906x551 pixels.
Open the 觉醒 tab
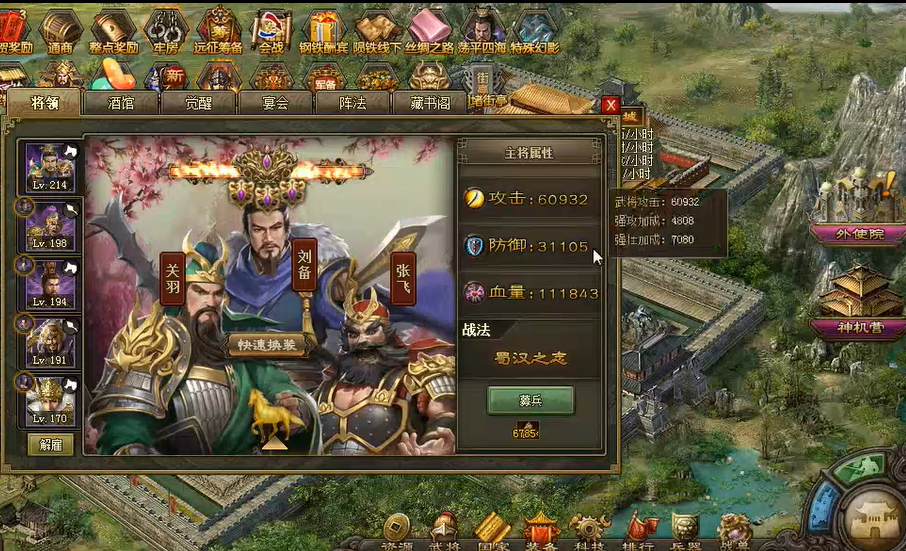(x=197, y=102)
